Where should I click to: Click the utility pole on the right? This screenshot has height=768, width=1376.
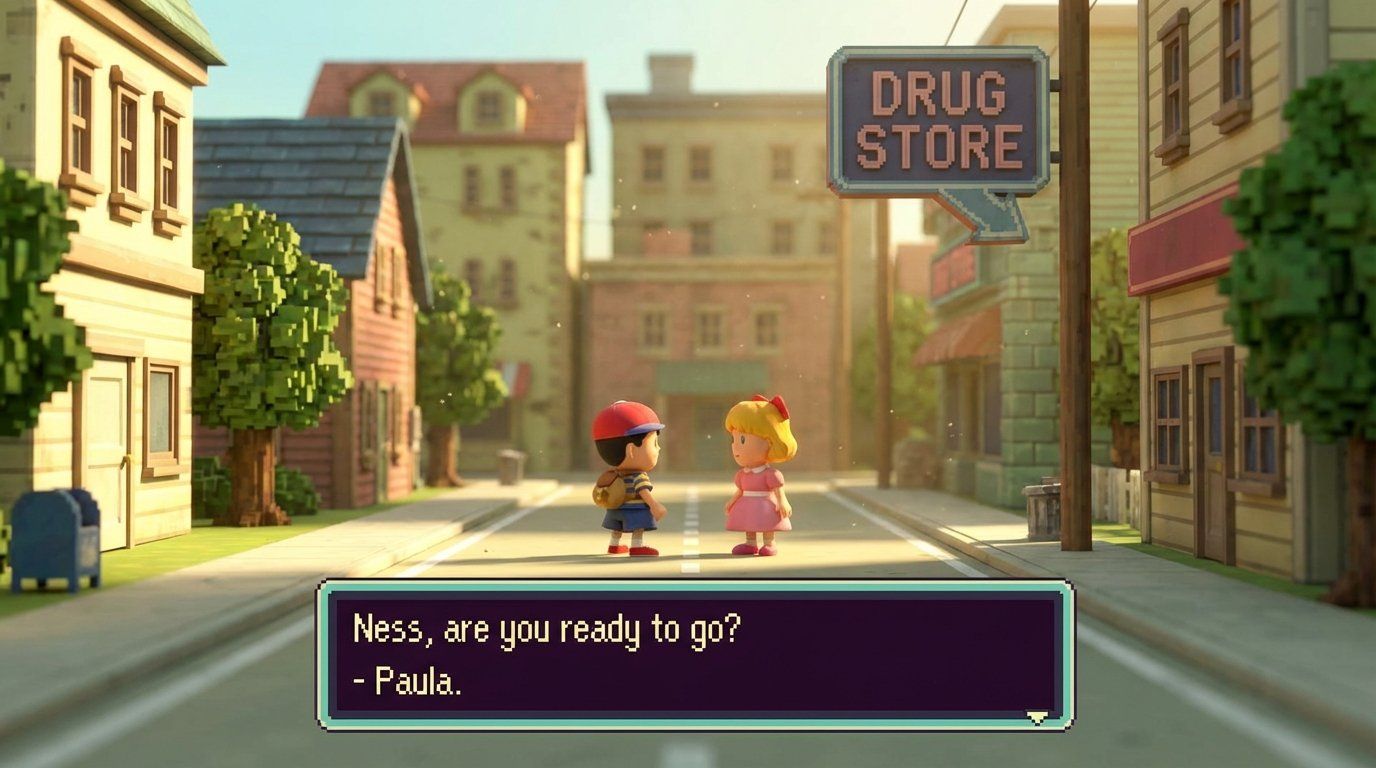1082,300
